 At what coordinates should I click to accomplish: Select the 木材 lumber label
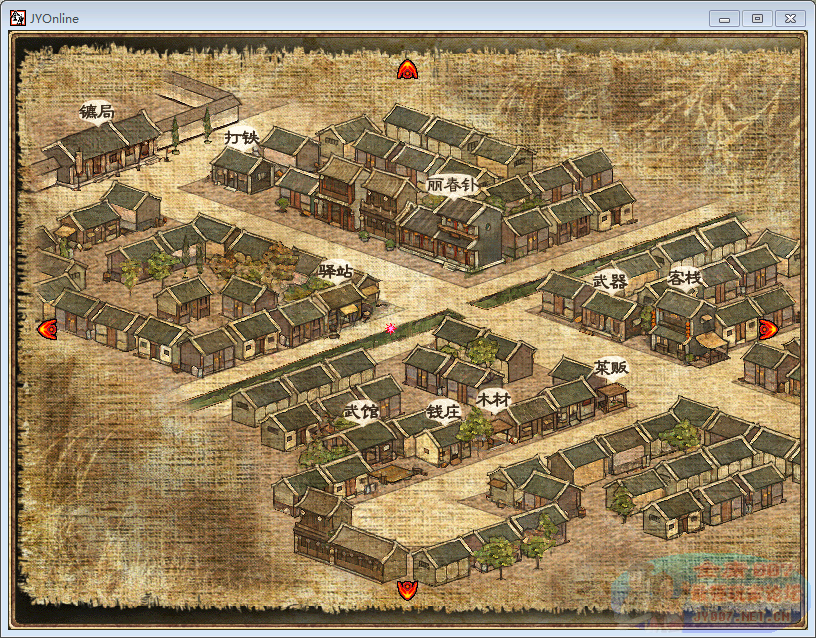coord(493,400)
